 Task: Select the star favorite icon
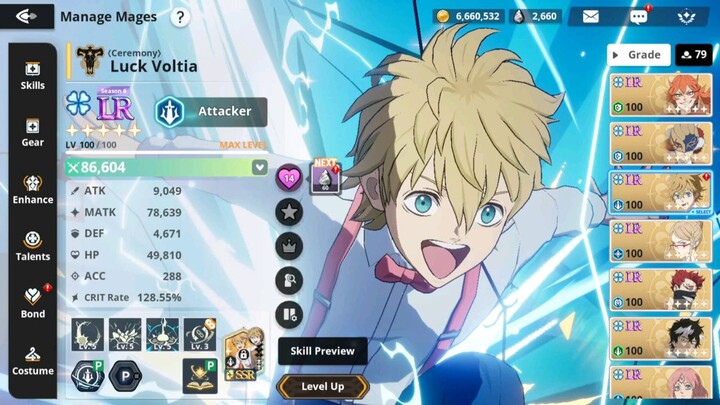click(289, 211)
